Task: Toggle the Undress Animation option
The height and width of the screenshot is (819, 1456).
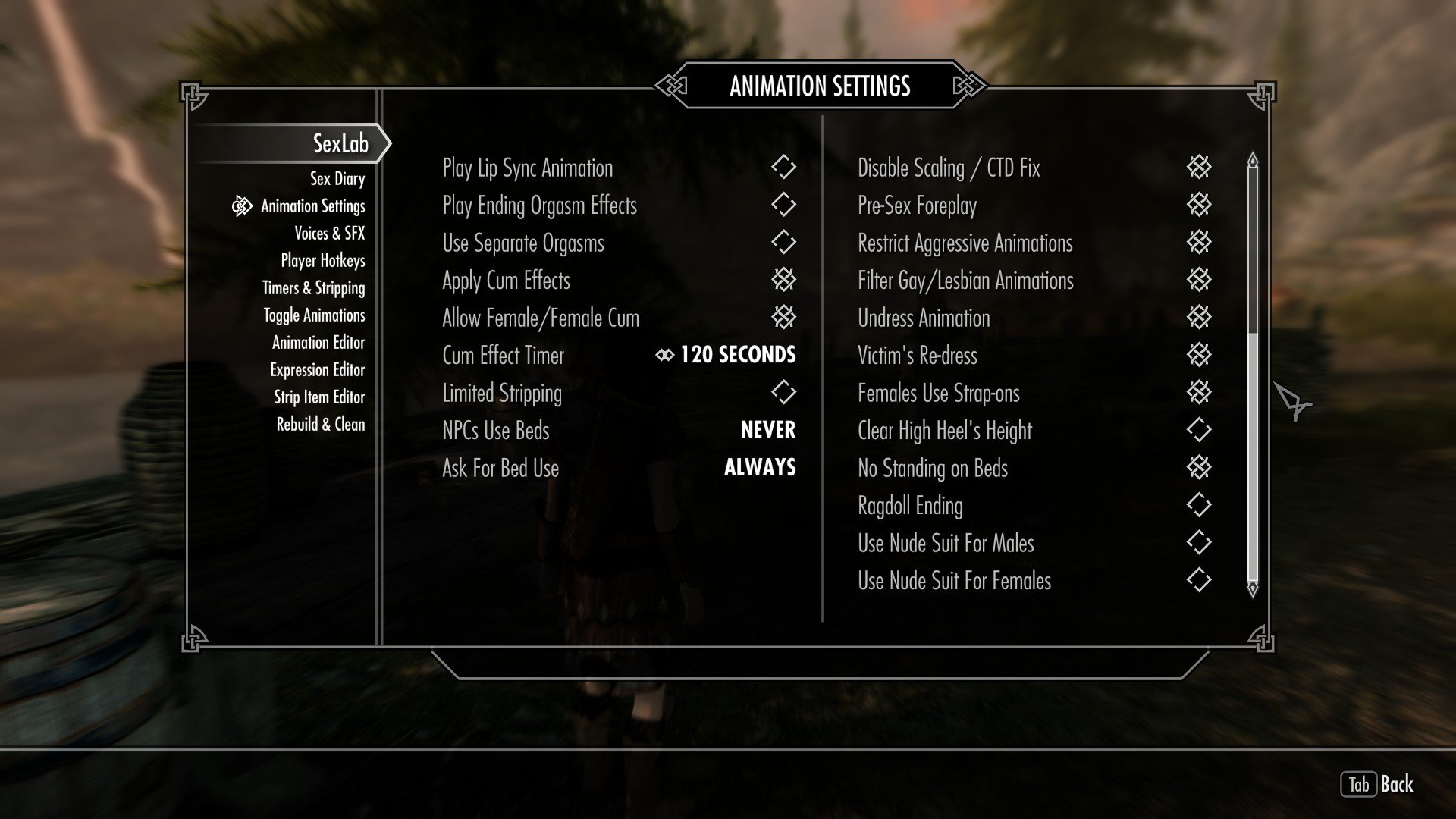Action: coord(1198,318)
